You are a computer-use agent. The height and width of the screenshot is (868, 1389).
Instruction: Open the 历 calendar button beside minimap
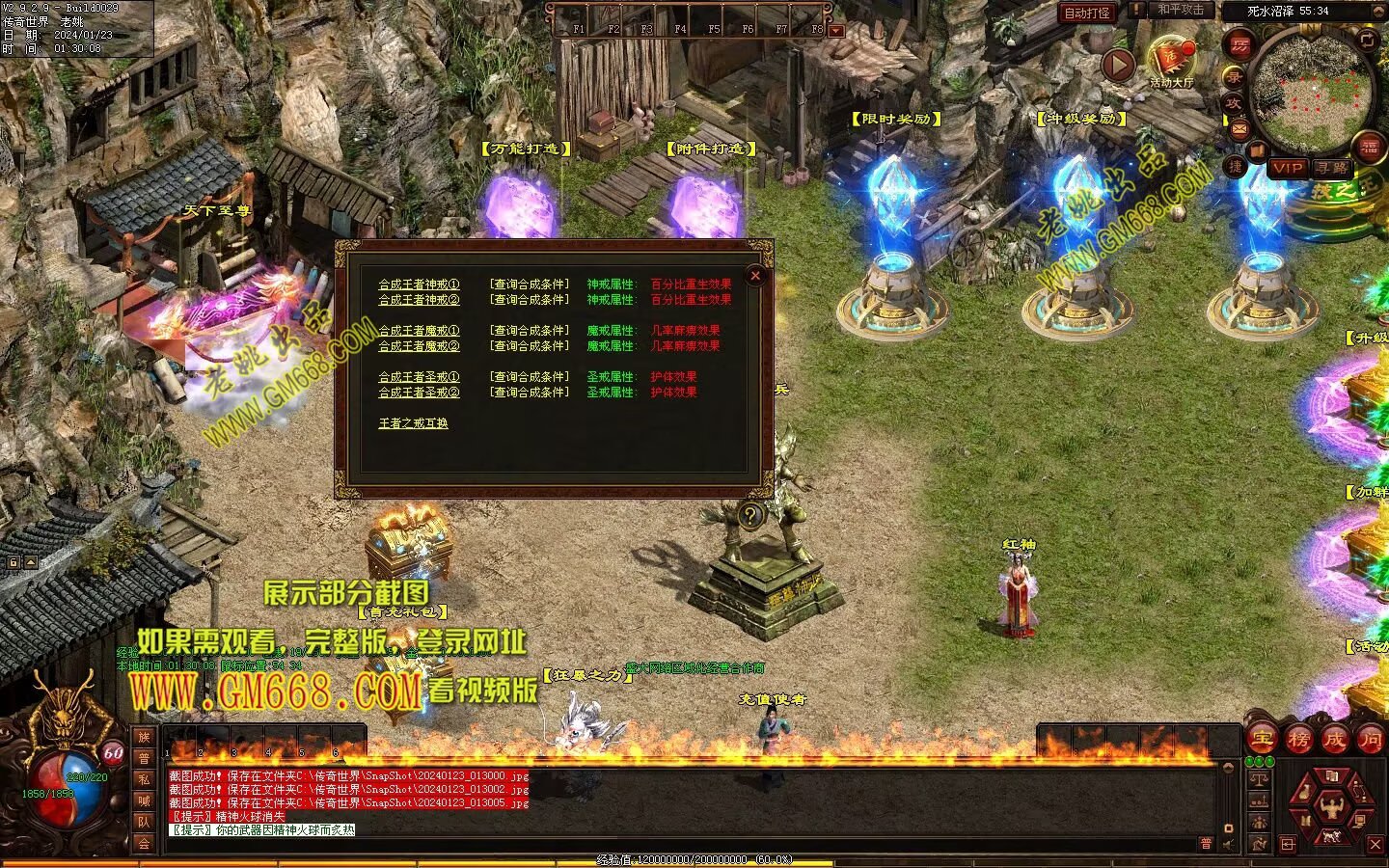1239,45
